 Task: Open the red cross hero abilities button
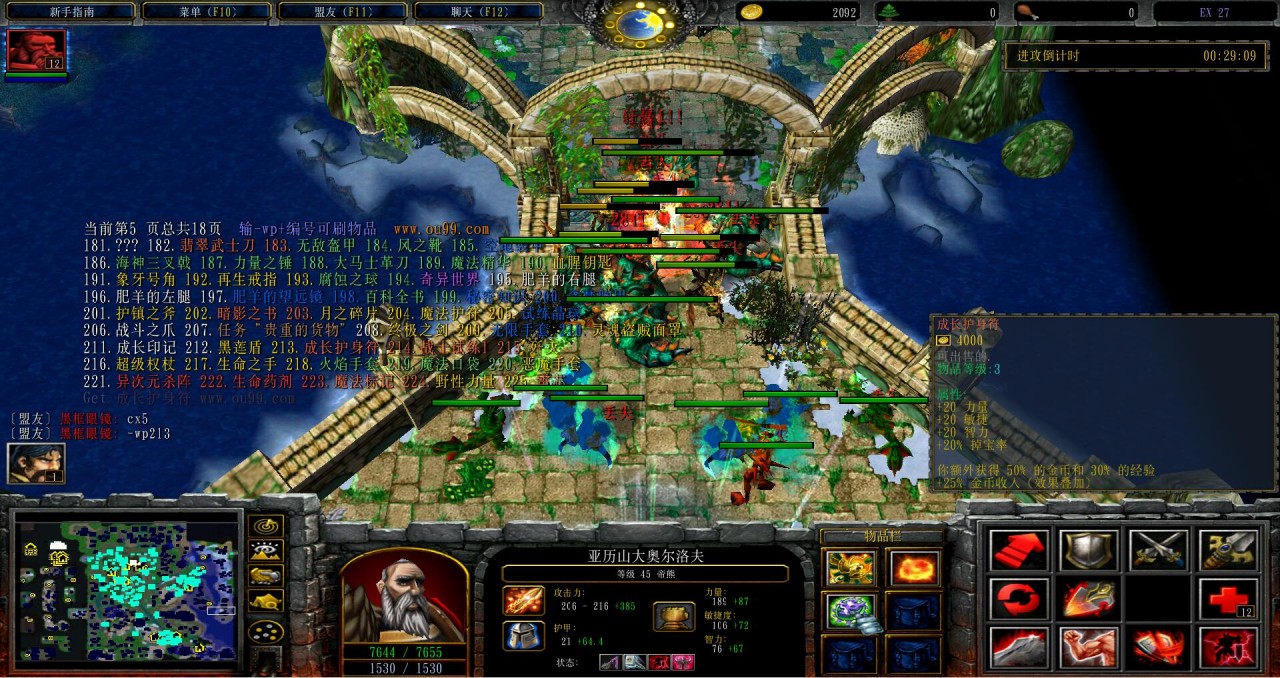coord(1228,599)
